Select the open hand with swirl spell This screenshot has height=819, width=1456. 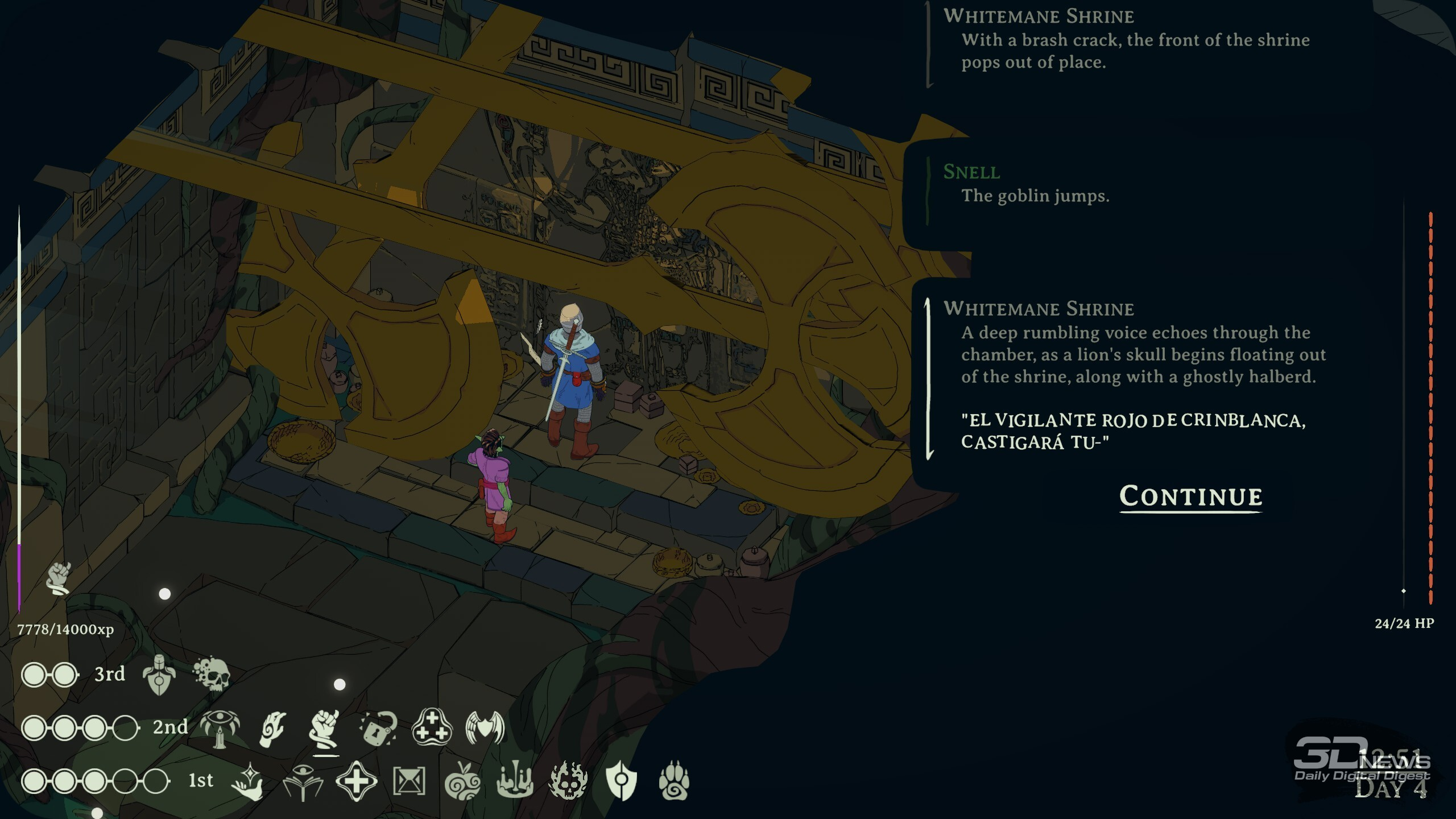click(x=272, y=728)
